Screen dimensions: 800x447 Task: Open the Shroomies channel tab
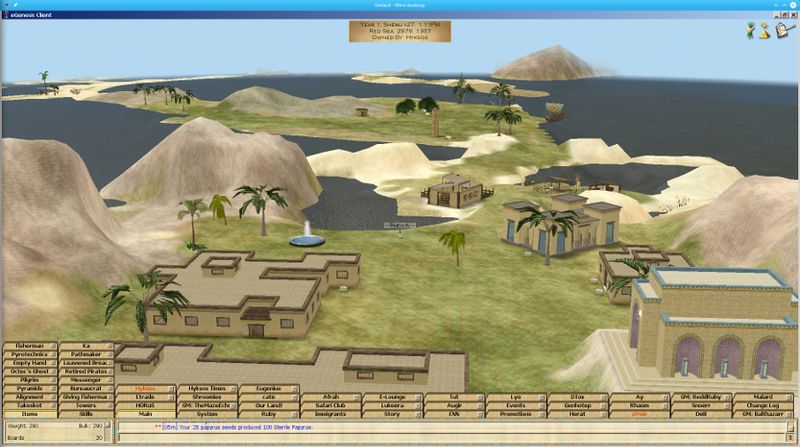(207, 396)
